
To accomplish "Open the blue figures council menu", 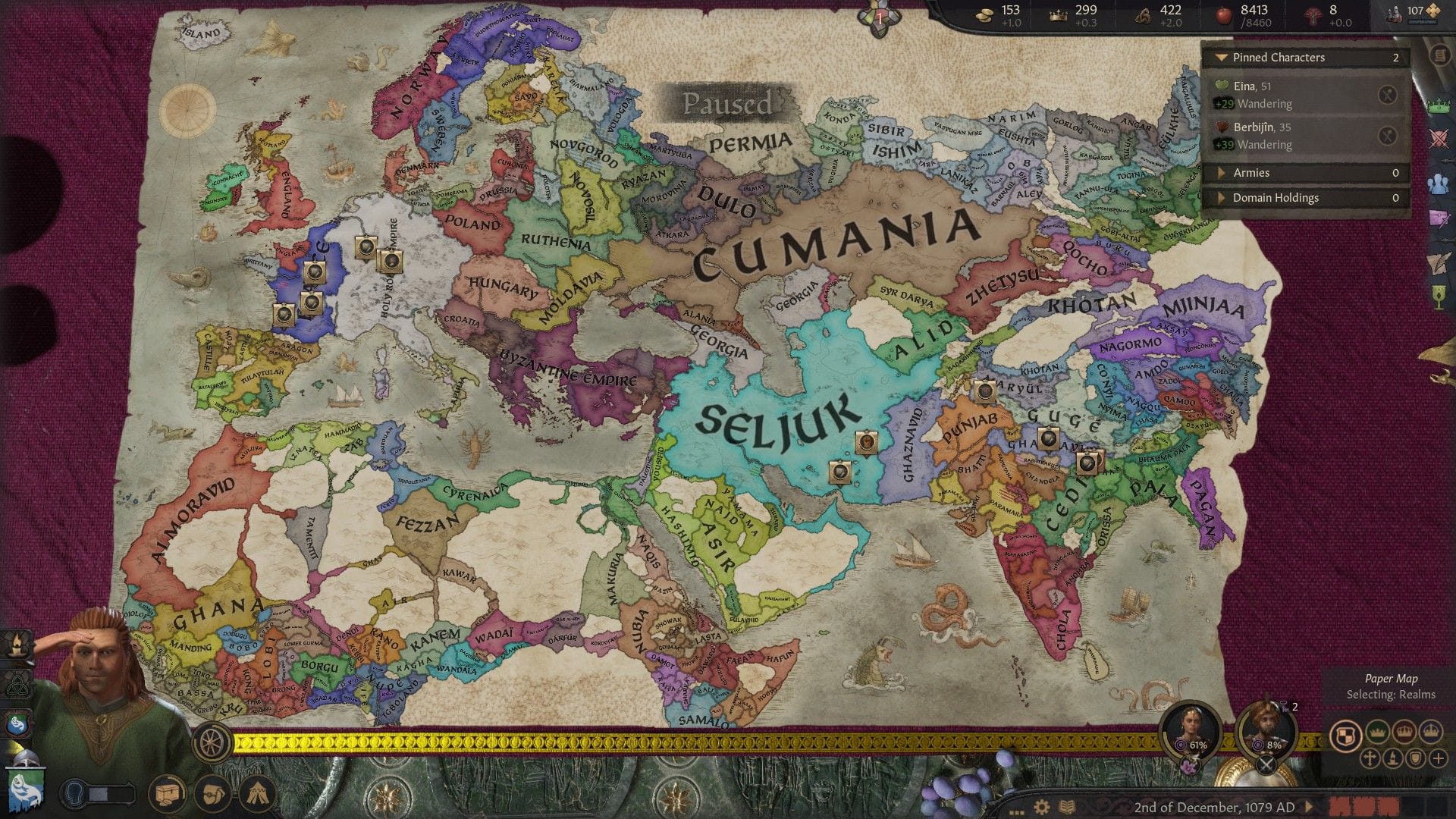I will click(x=1439, y=183).
